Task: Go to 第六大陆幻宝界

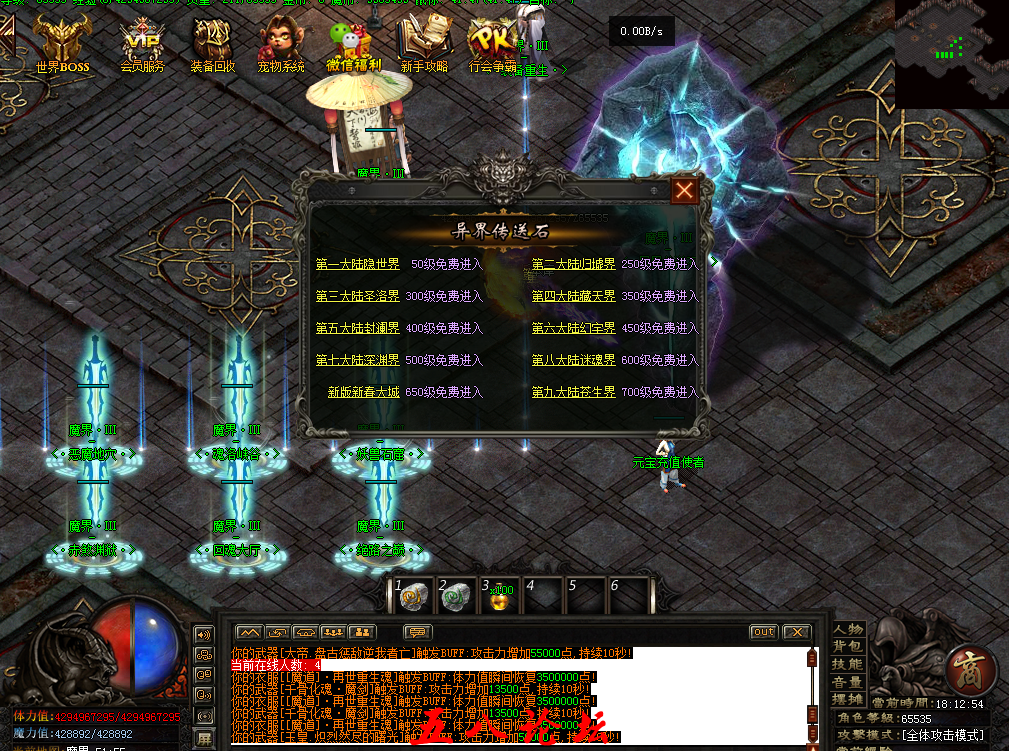Action: (573, 328)
